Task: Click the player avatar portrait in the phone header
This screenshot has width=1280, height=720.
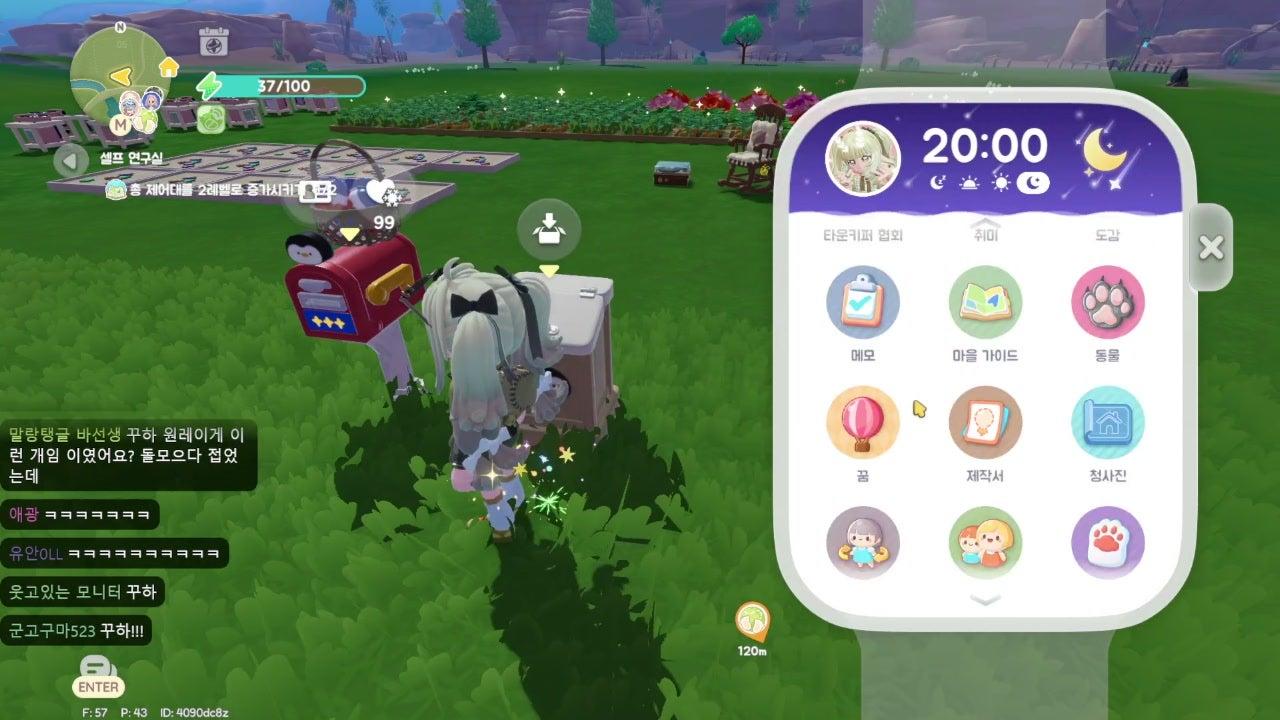Action: [862, 159]
